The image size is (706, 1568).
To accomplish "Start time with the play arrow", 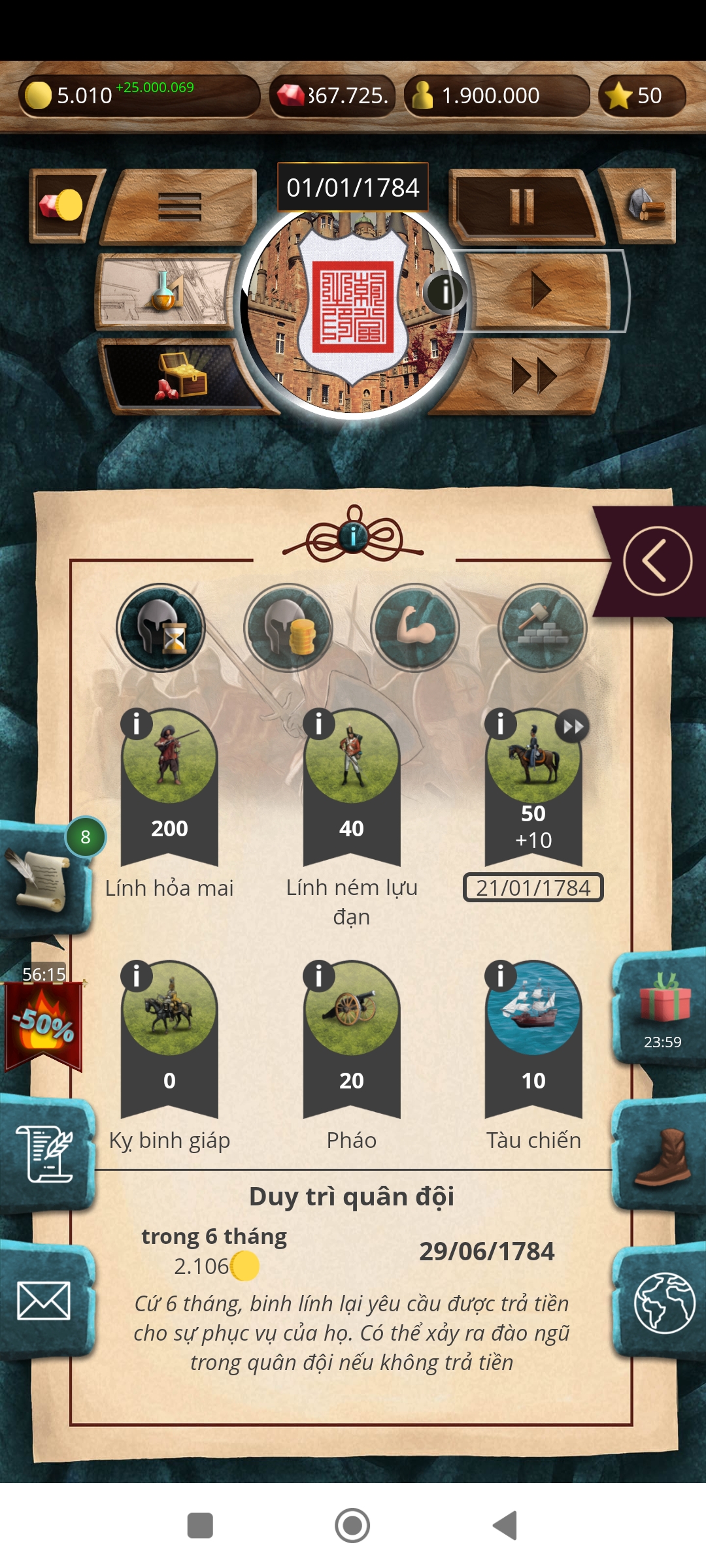I will point(540,290).
